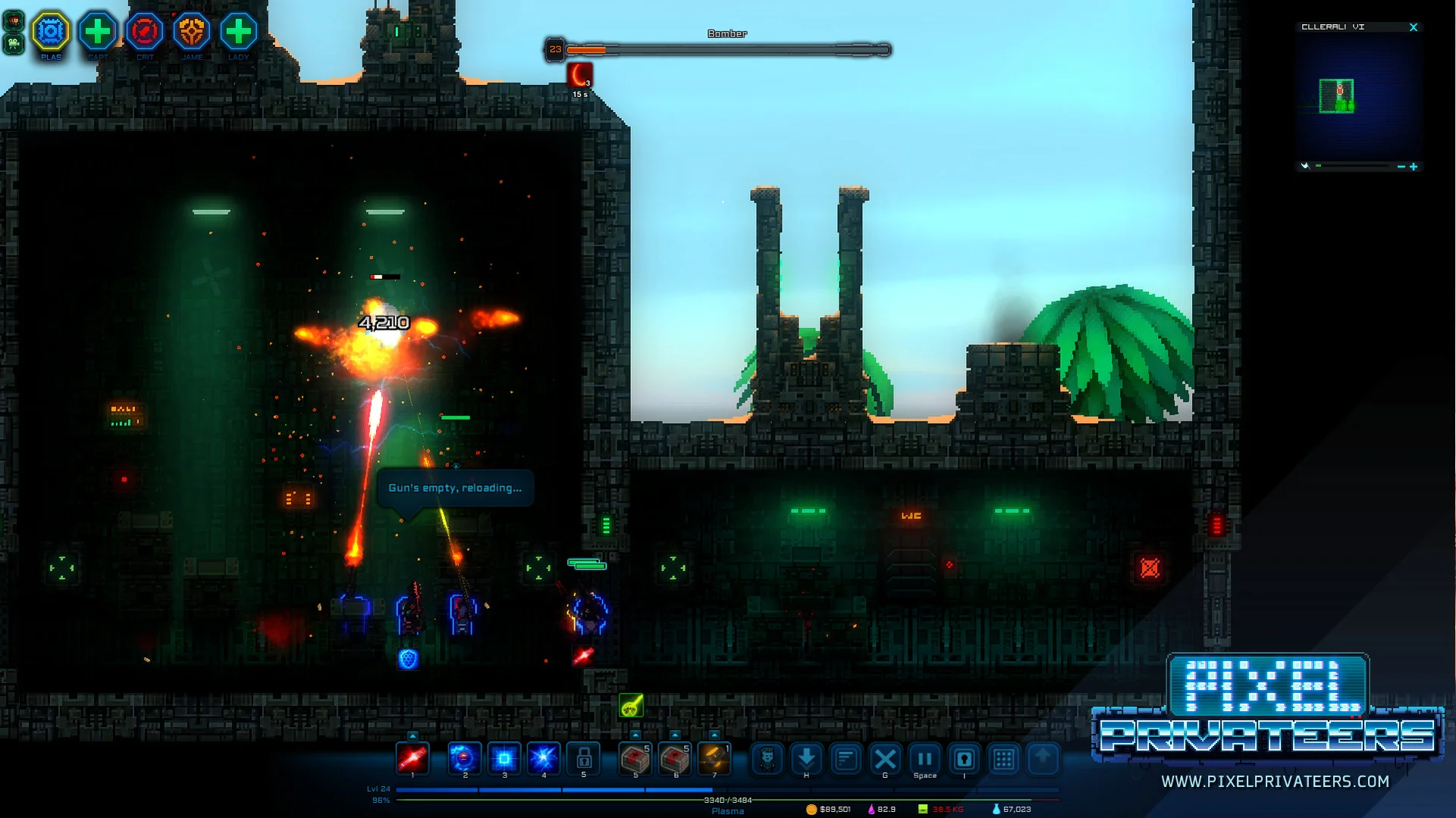
Task: Use the orange item in slot 7
Action: pos(714,757)
